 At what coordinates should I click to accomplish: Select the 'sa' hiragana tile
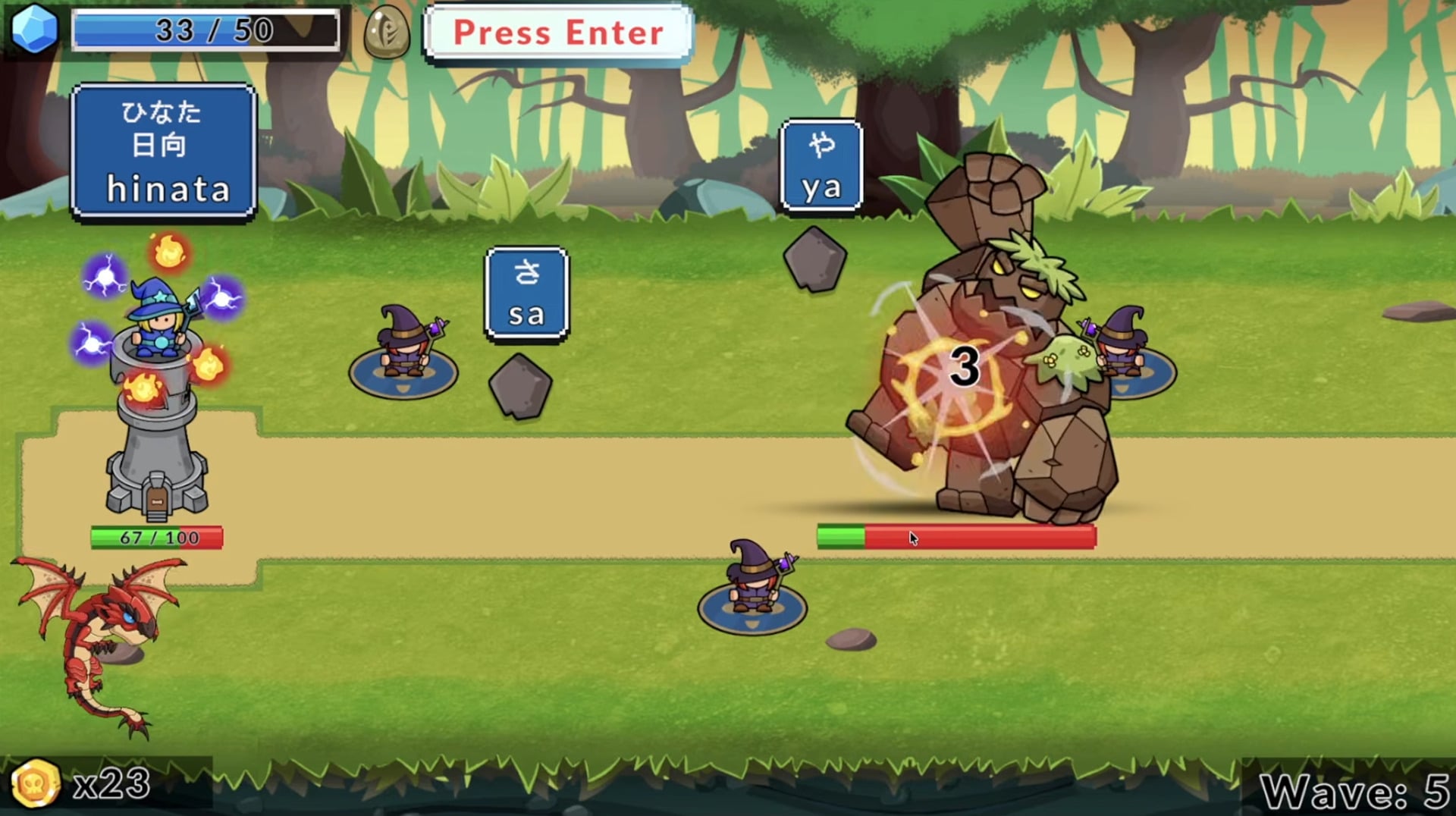click(528, 293)
